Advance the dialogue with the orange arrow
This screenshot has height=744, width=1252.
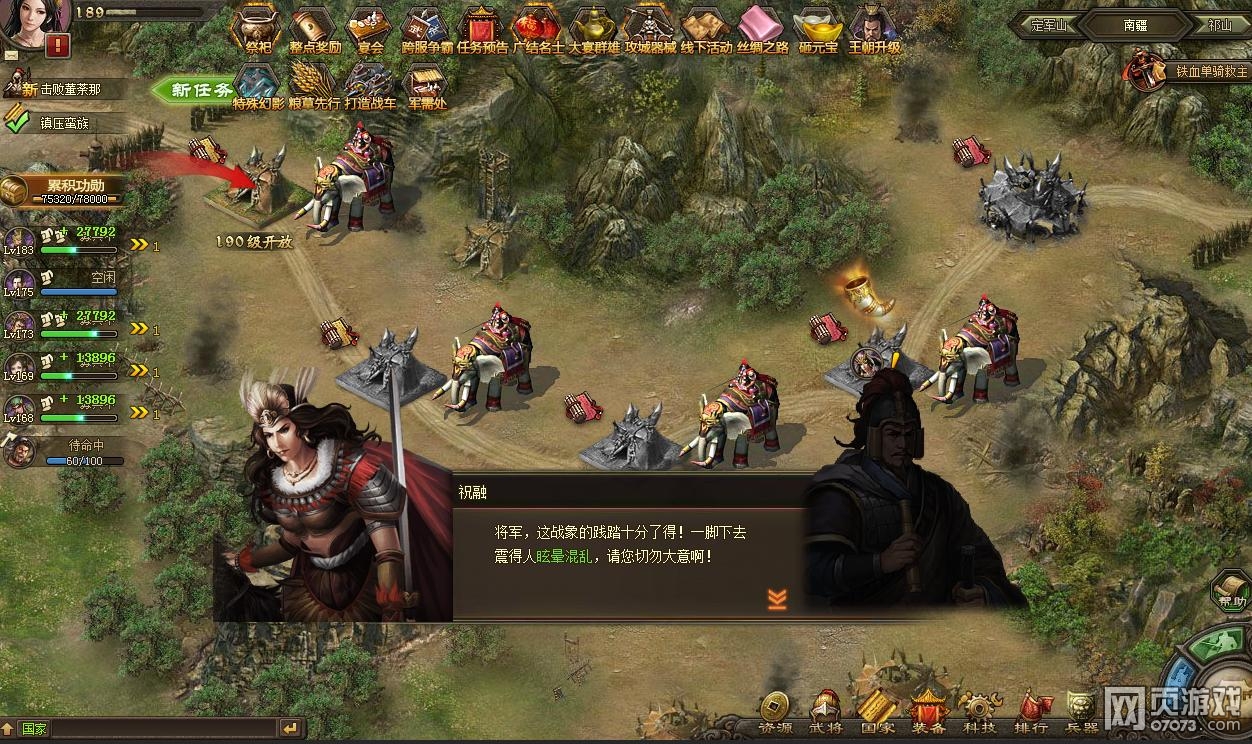(x=777, y=598)
